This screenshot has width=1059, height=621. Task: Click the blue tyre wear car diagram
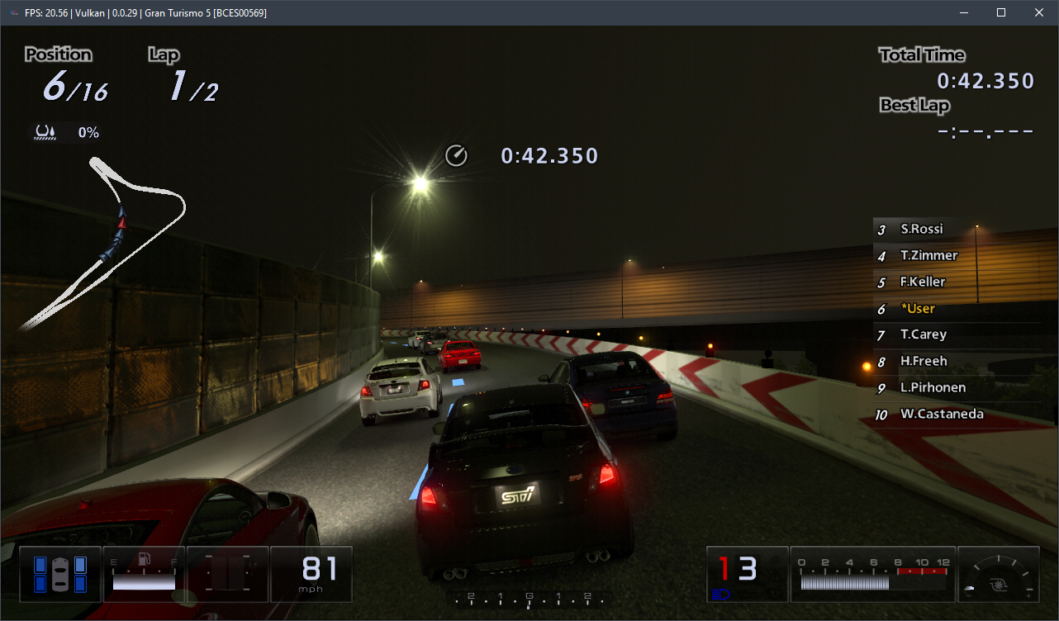(61, 573)
